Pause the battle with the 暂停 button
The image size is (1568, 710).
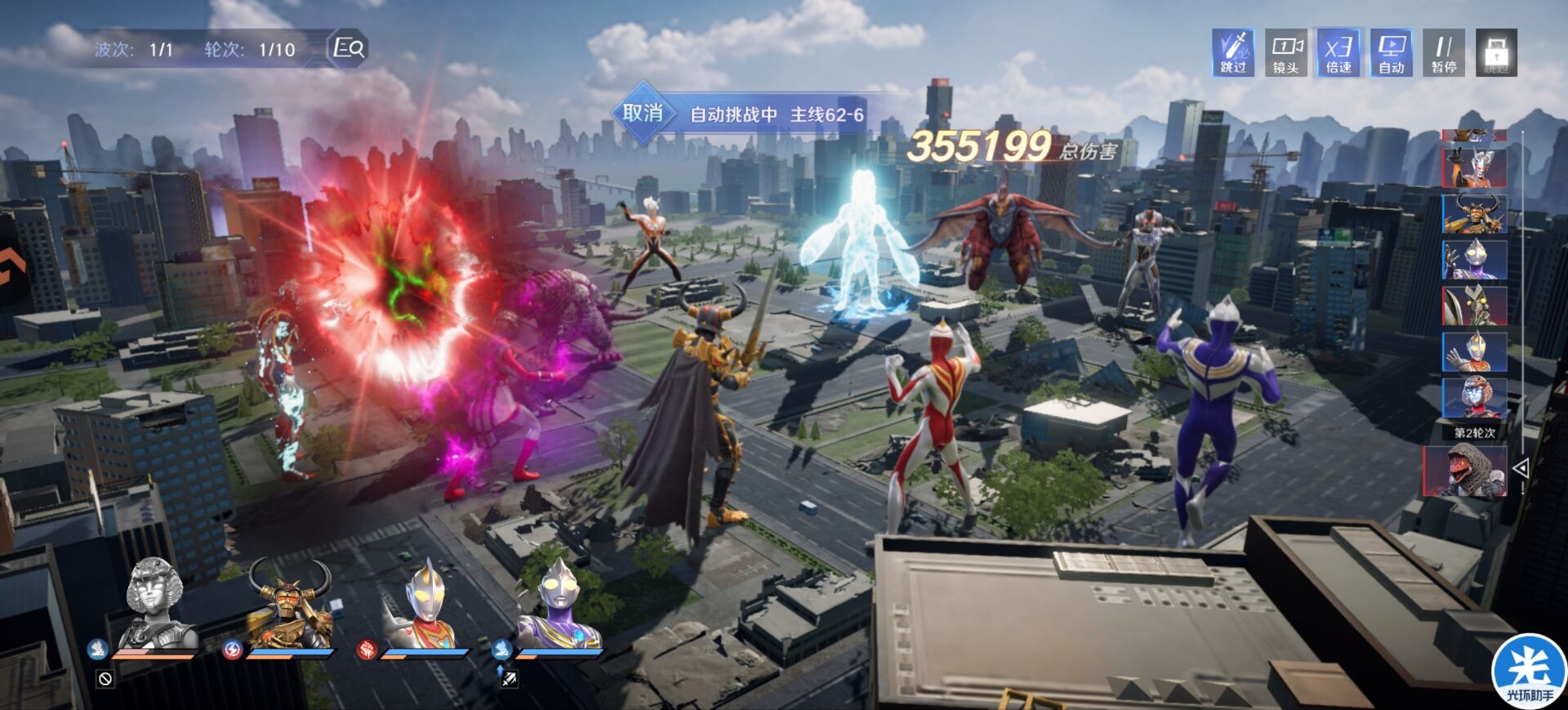point(1444,53)
